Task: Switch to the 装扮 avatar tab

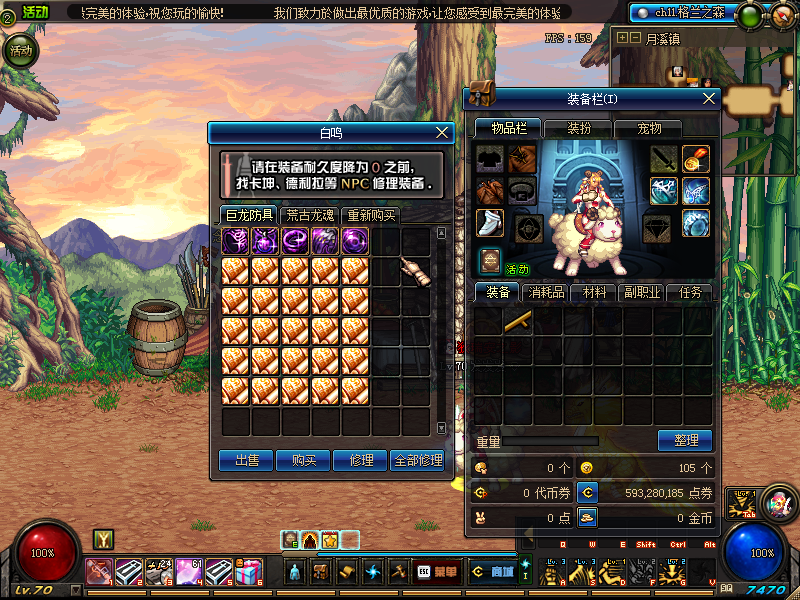Action: 579,128
